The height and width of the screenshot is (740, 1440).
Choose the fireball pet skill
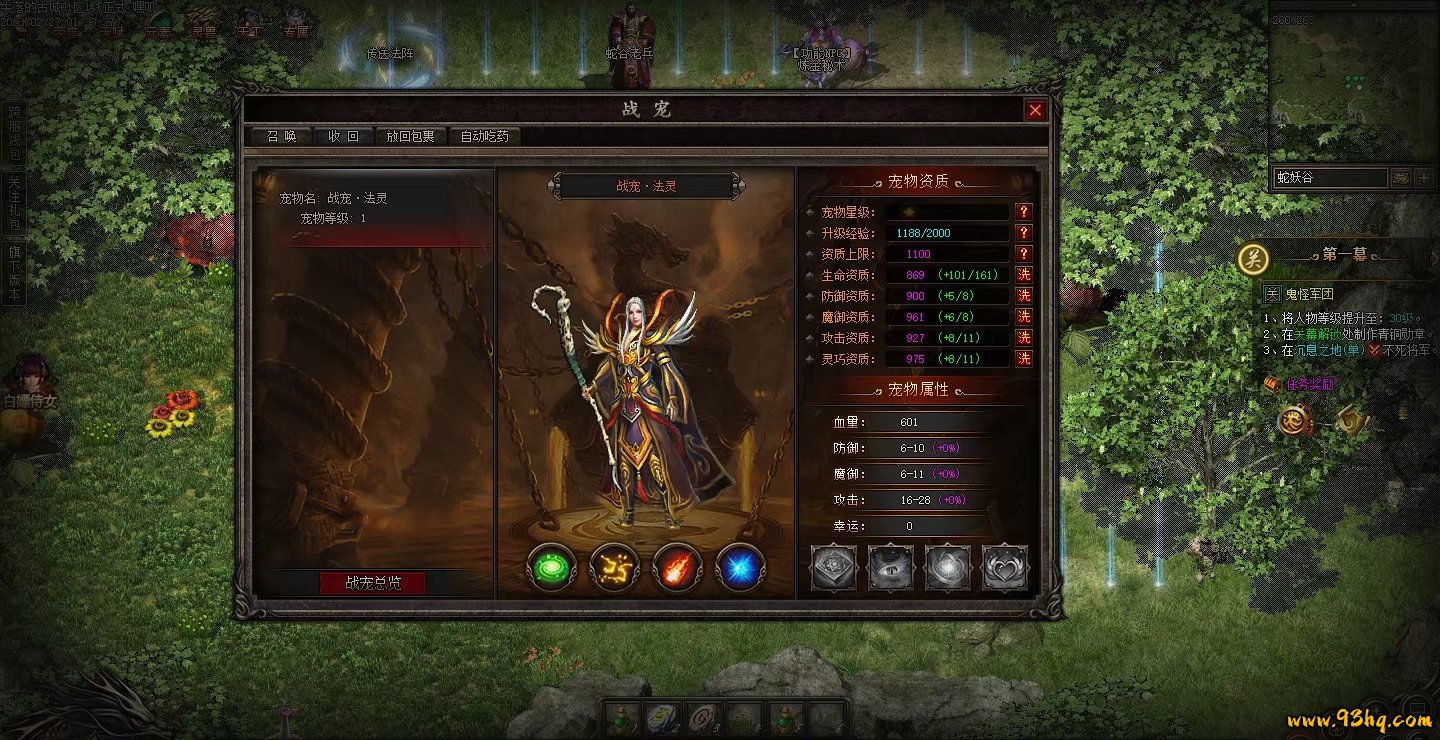[x=677, y=568]
